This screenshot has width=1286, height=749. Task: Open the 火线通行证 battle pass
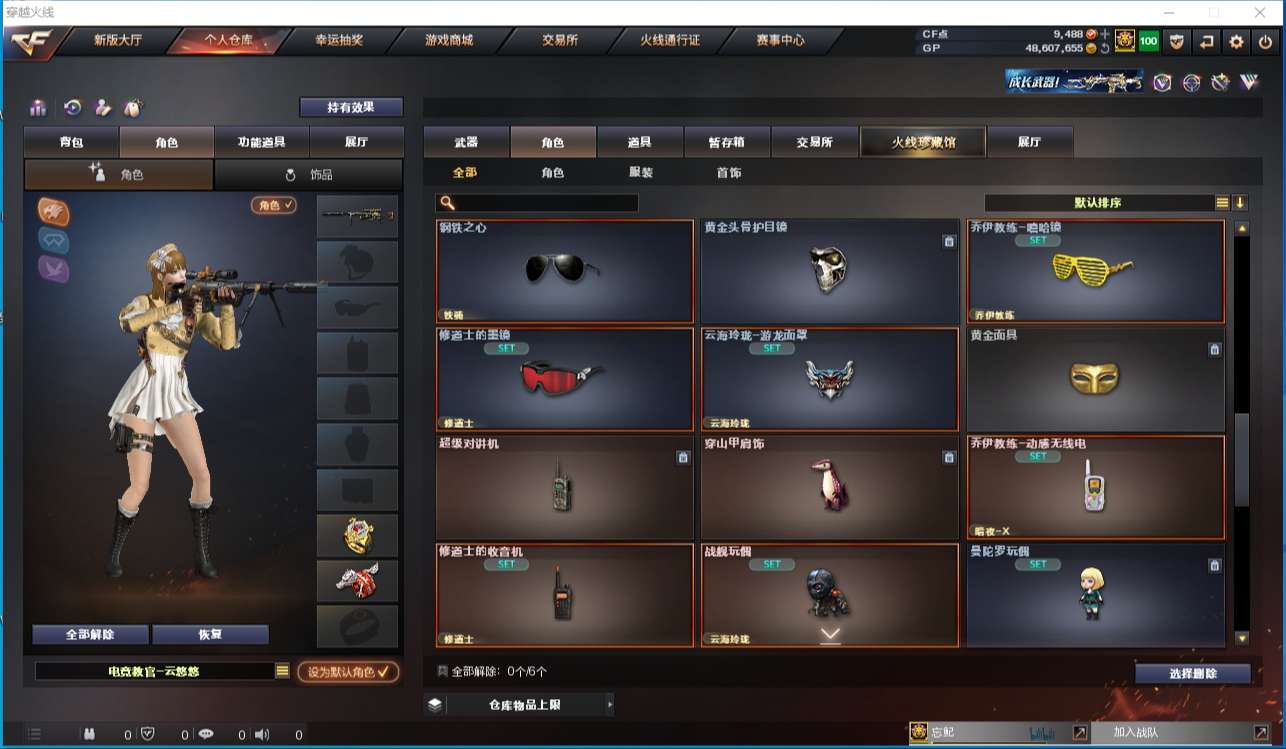[670, 41]
